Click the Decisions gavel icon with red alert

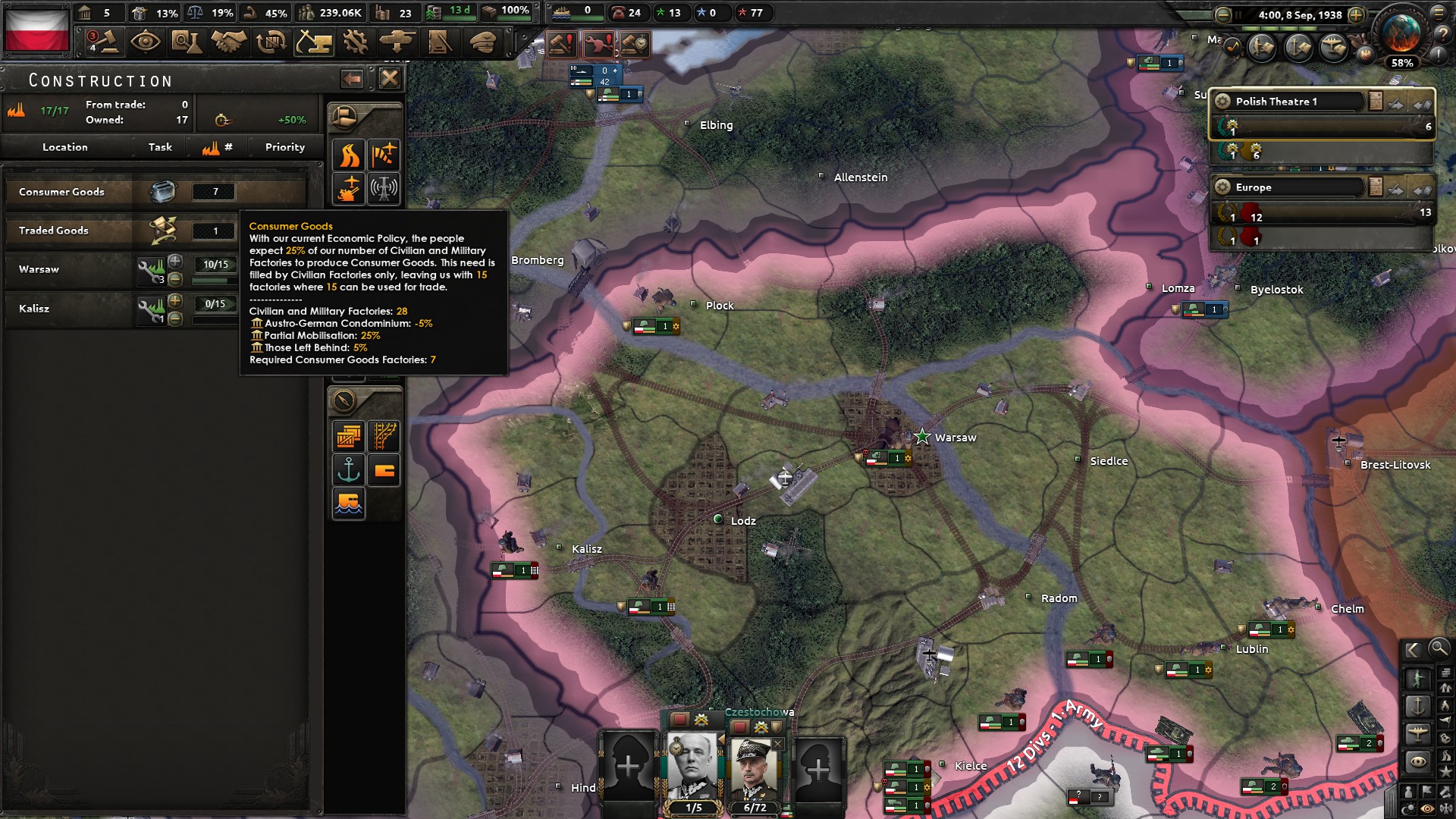tap(561, 45)
